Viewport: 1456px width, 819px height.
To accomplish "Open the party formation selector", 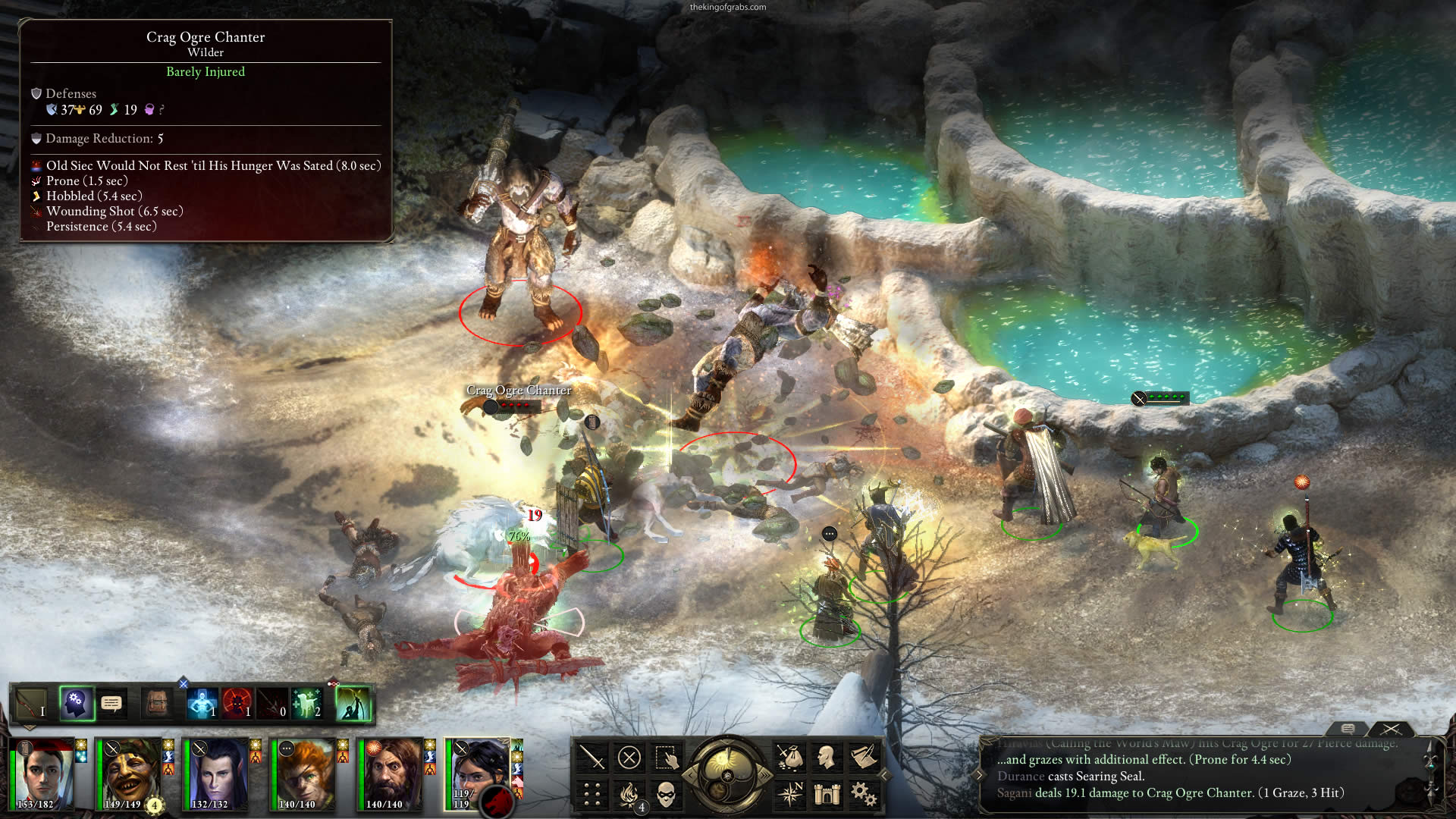I will pyautogui.click(x=591, y=794).
